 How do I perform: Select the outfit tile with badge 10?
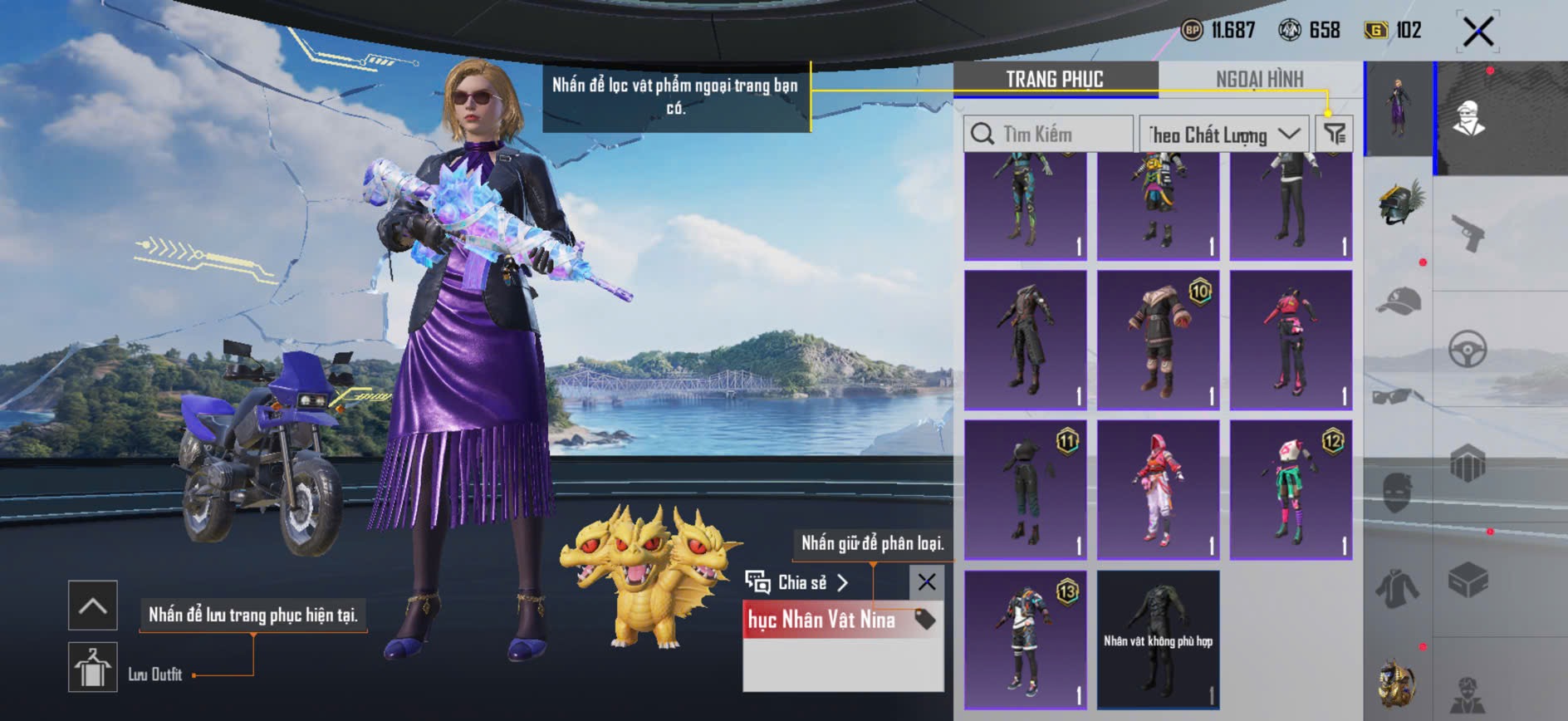(1158, 340)
